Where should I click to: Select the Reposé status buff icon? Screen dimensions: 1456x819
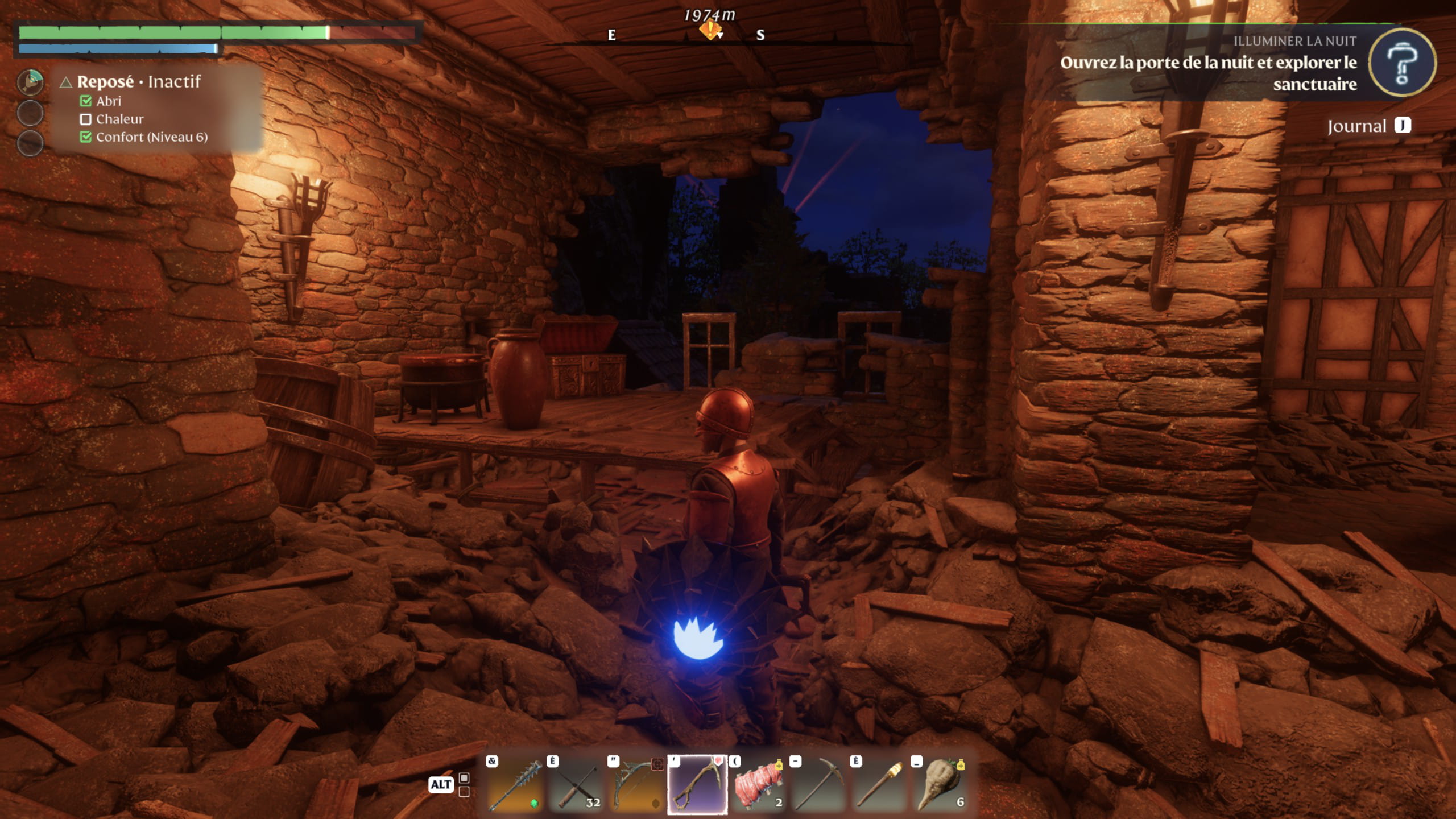[x=30, y=82]
